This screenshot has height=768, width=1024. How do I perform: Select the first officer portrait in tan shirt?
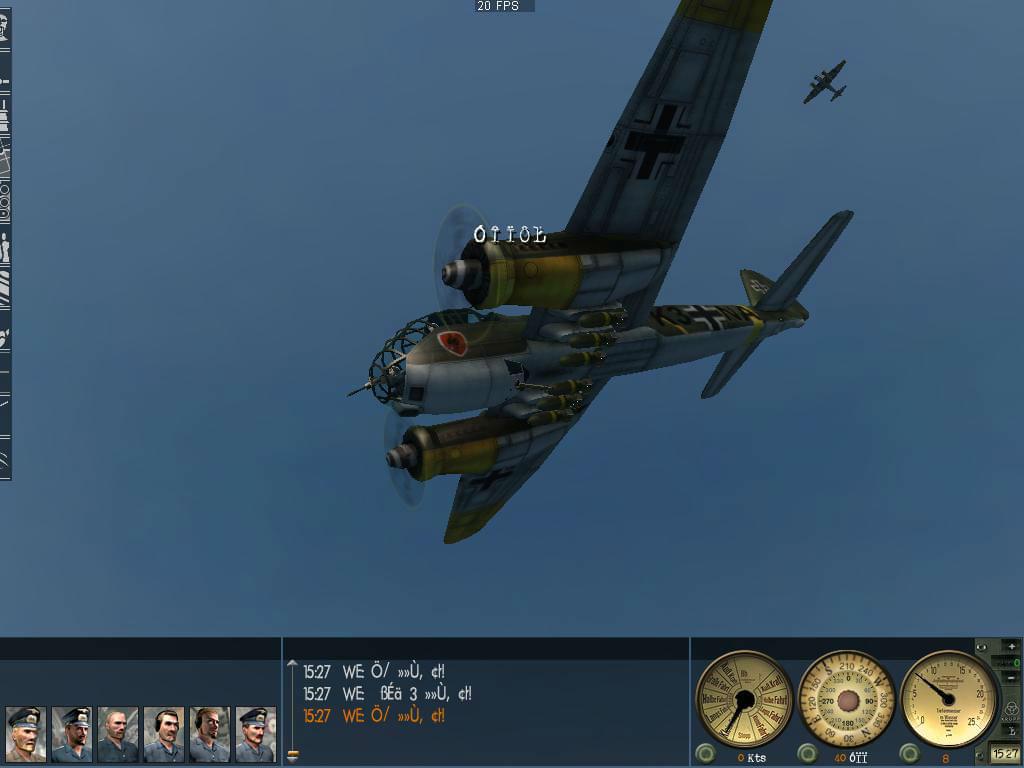coord(25,735)
